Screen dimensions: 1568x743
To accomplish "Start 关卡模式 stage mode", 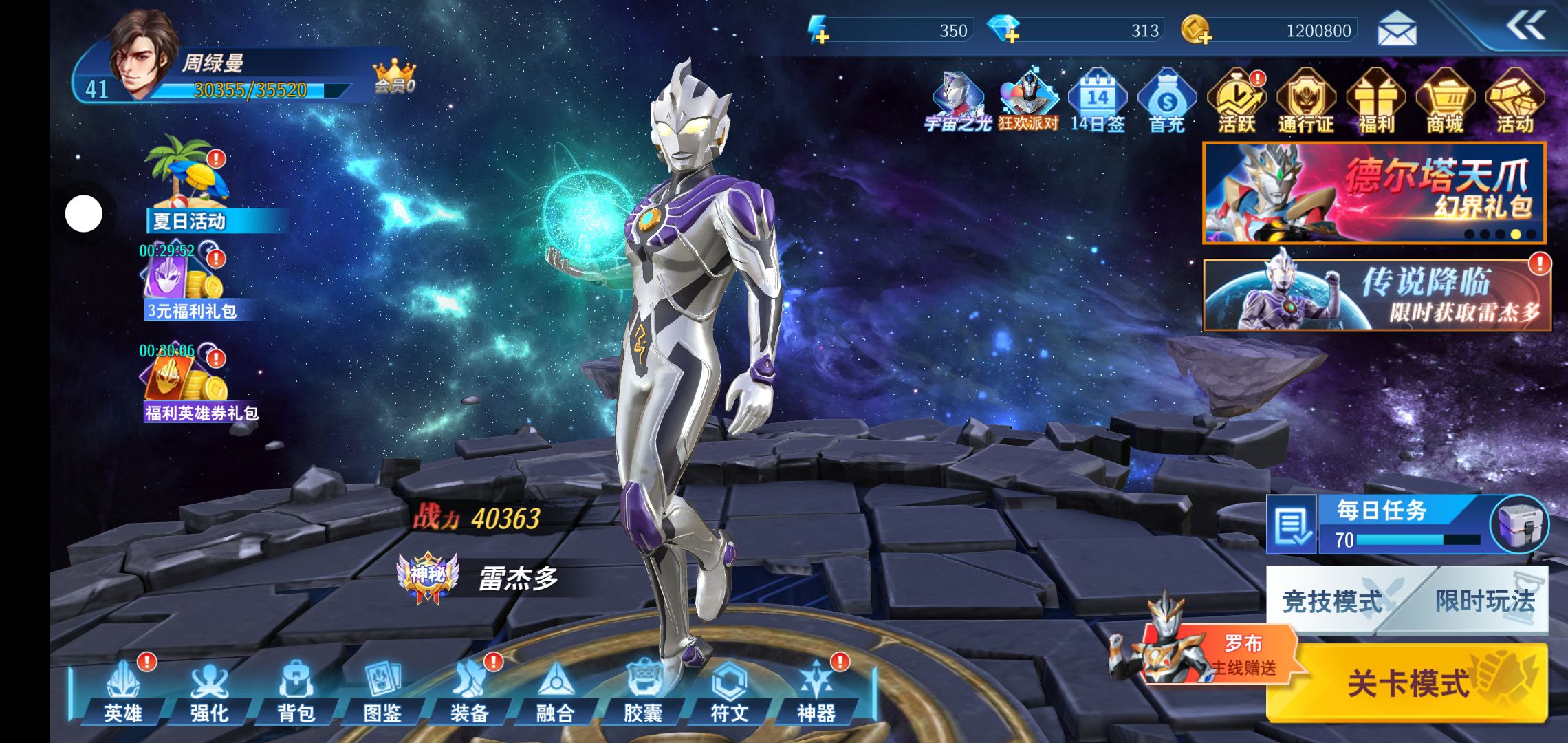I will (1407, 682).
